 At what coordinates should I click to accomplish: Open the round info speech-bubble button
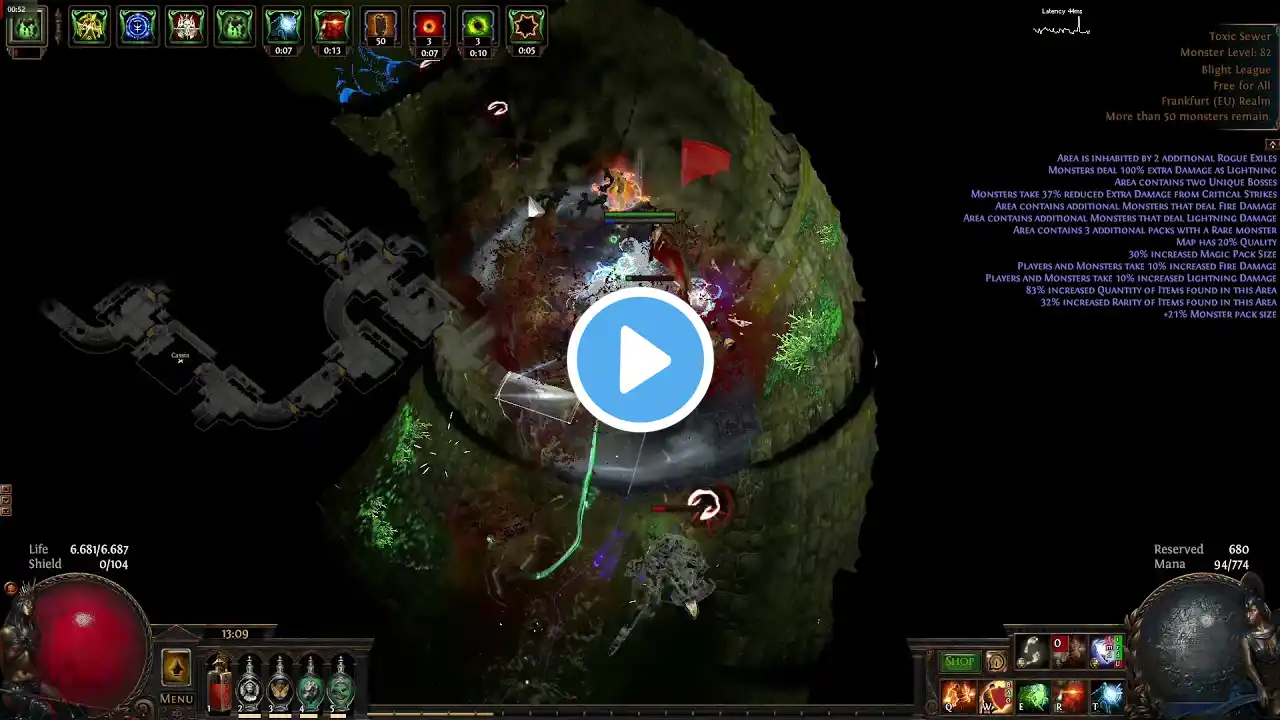(995, 662)
